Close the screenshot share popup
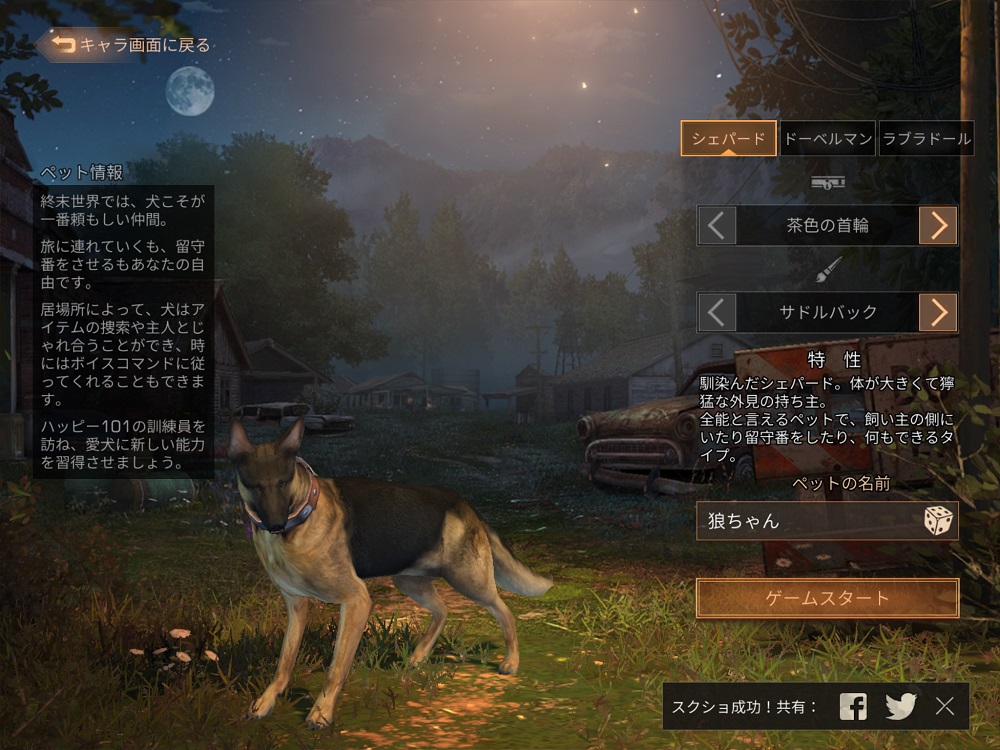 (x=945, y=707)
